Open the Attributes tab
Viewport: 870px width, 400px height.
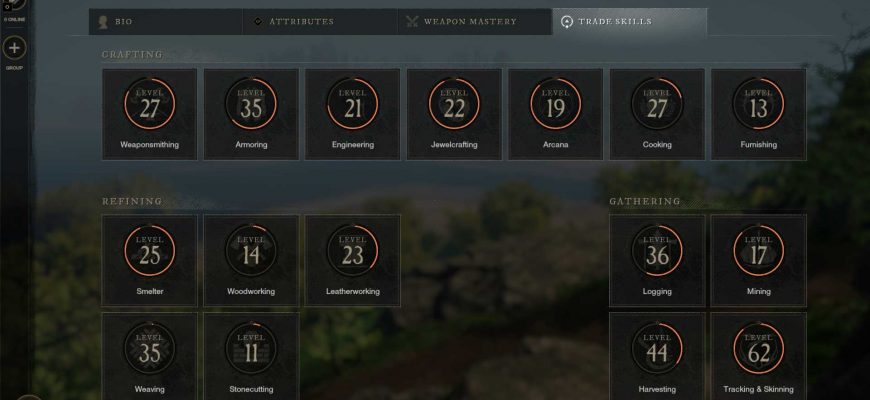tap(320, 22)
